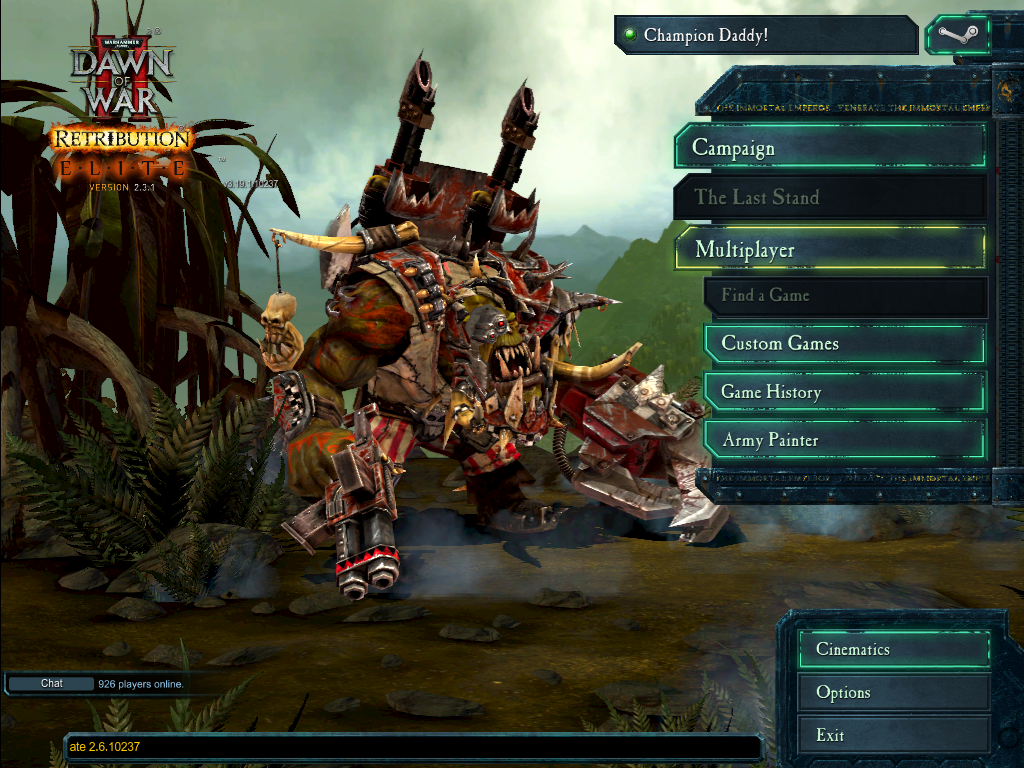Viewport: 1024px width, 768px height.
Task: Open the Campaign menu
Action: coord(830,148)
